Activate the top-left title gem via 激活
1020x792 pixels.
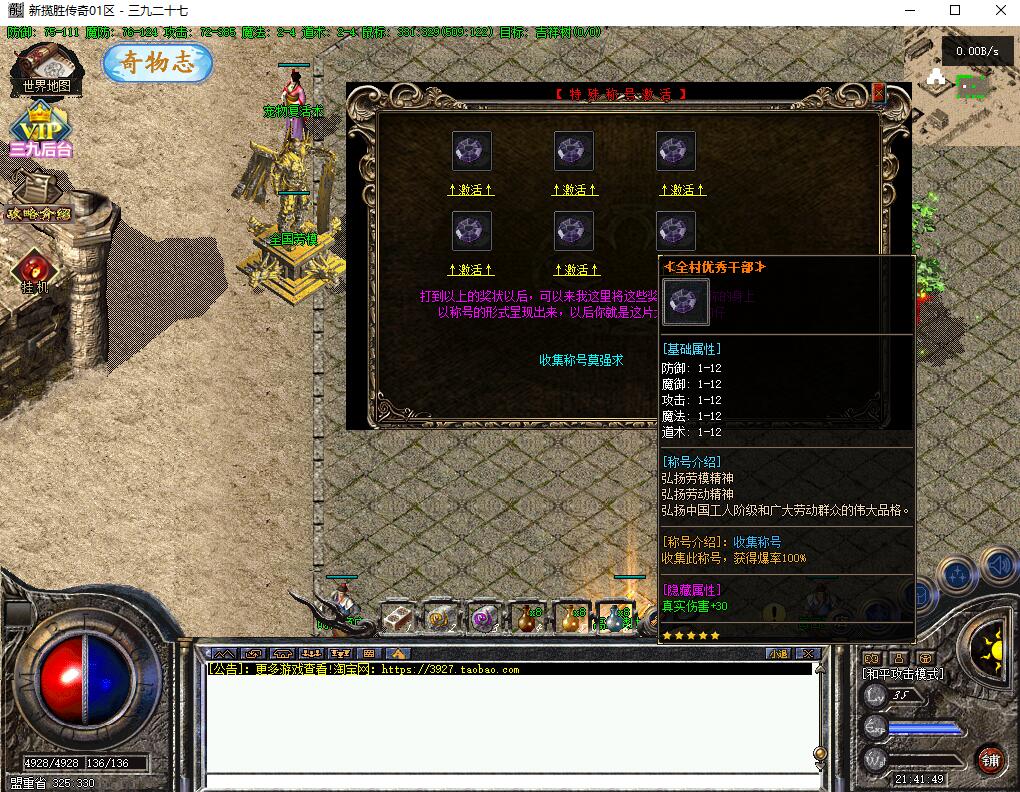point(471,189)
